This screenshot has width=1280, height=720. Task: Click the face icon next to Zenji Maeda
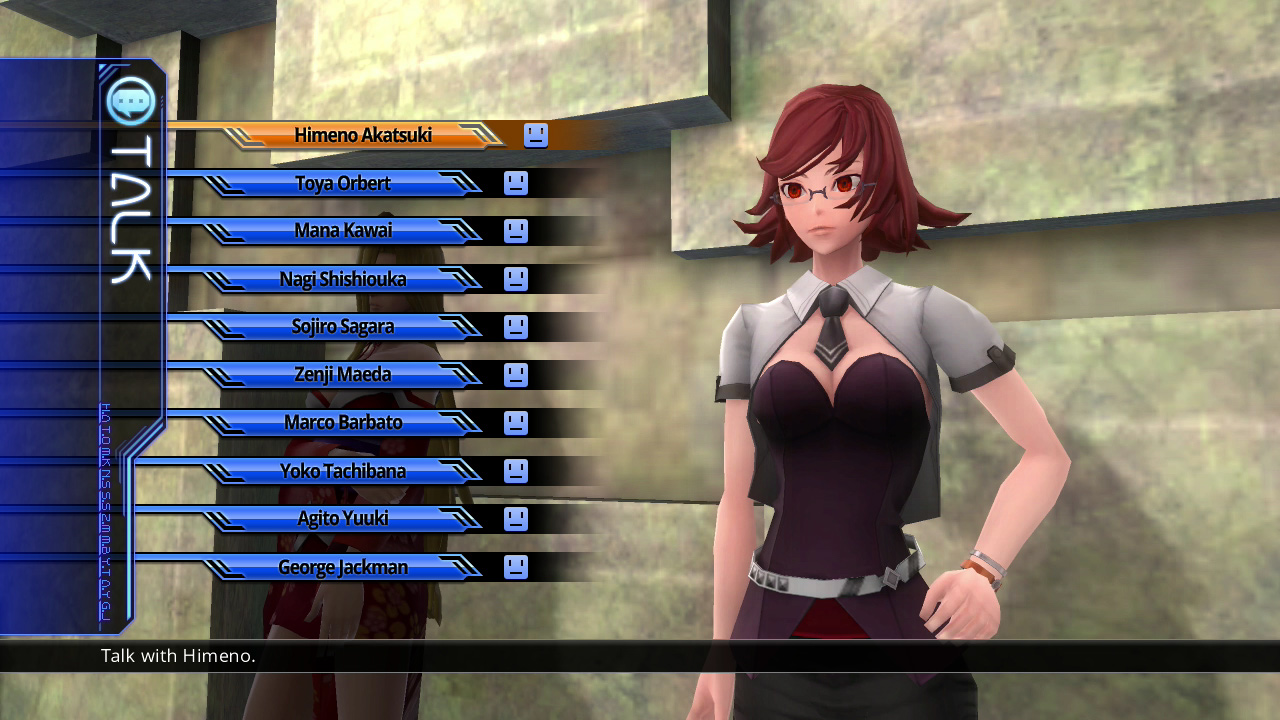[x=515, y=375]
